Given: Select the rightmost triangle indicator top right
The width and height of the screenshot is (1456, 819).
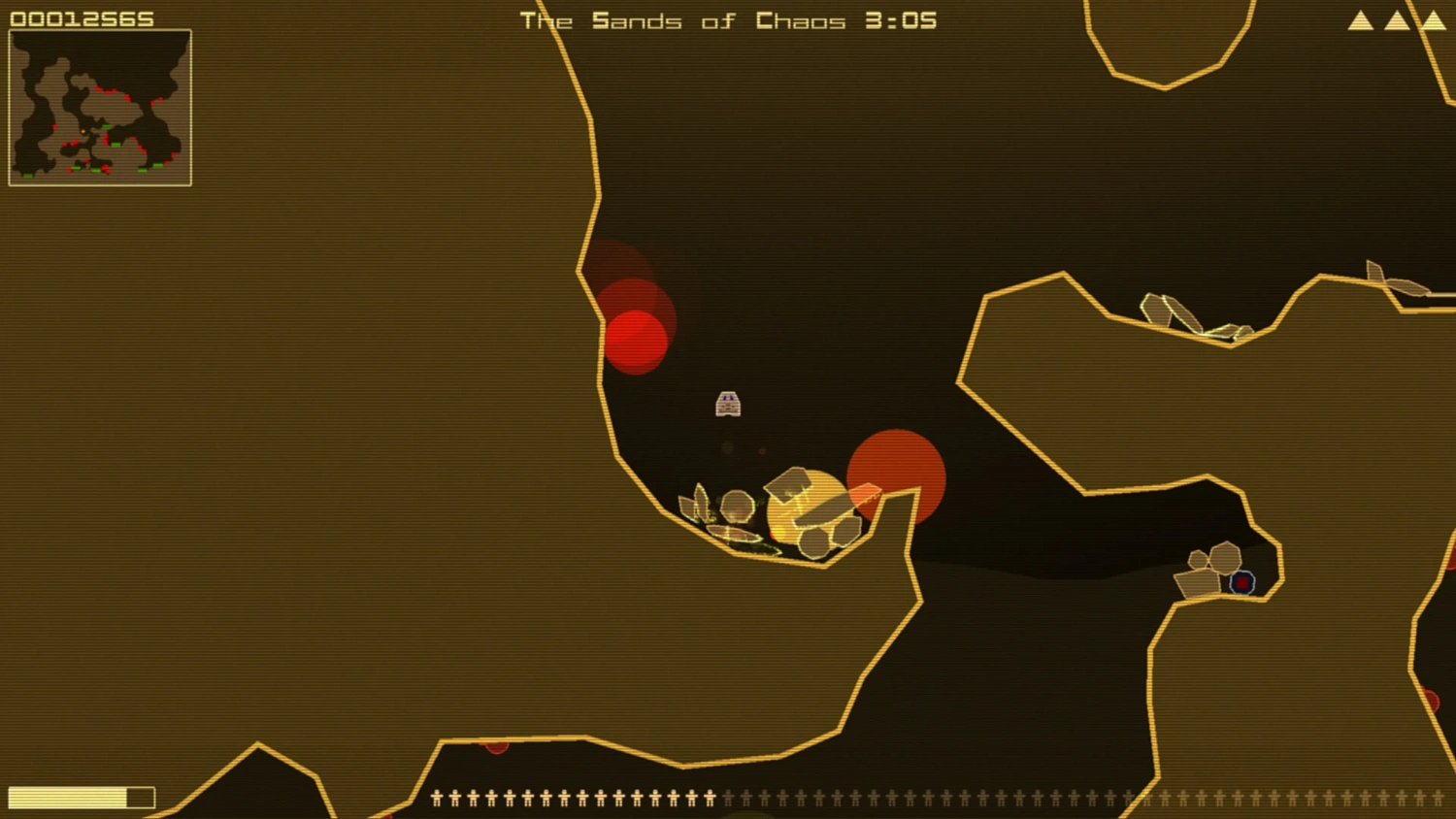Looking at the screenshot, I should tap(1433, 19).
